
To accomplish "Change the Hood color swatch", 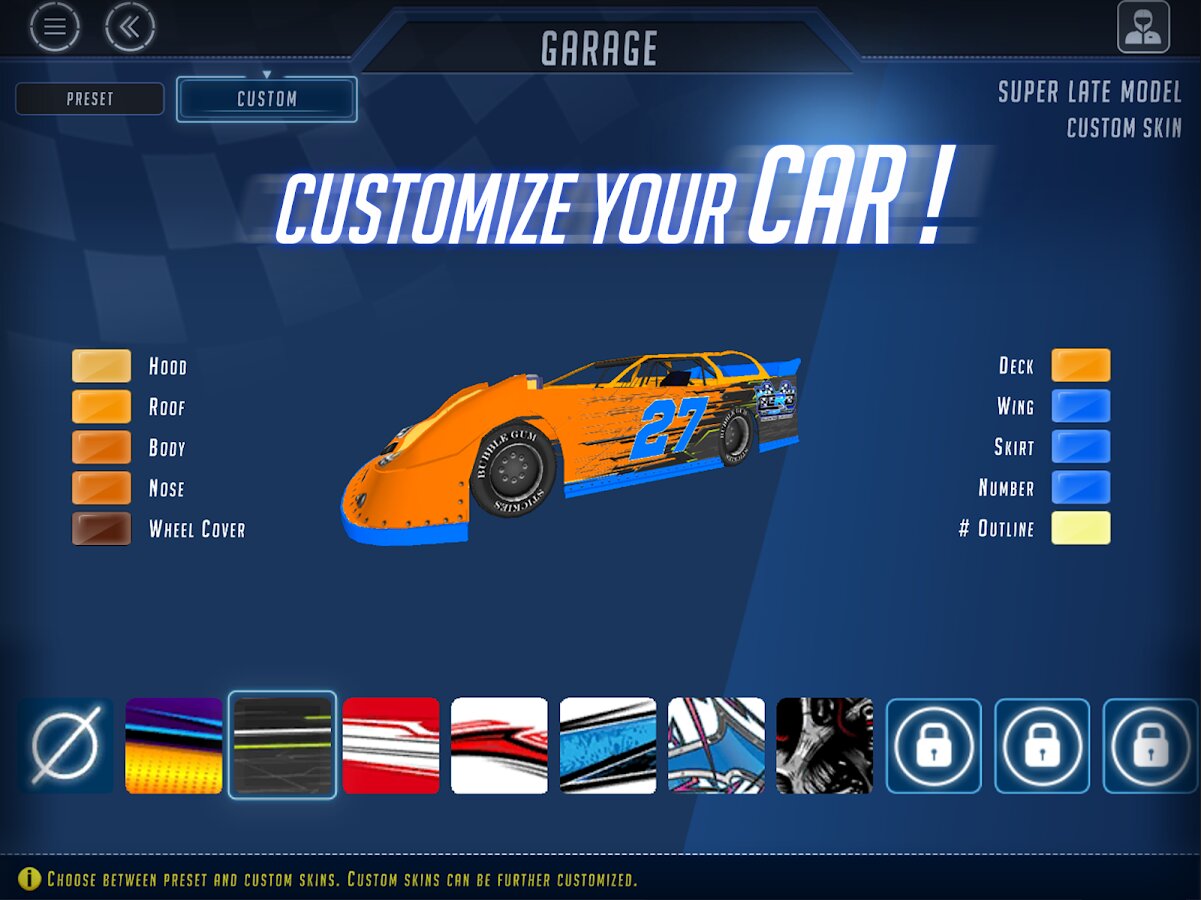I will click(x=101, y=366).
